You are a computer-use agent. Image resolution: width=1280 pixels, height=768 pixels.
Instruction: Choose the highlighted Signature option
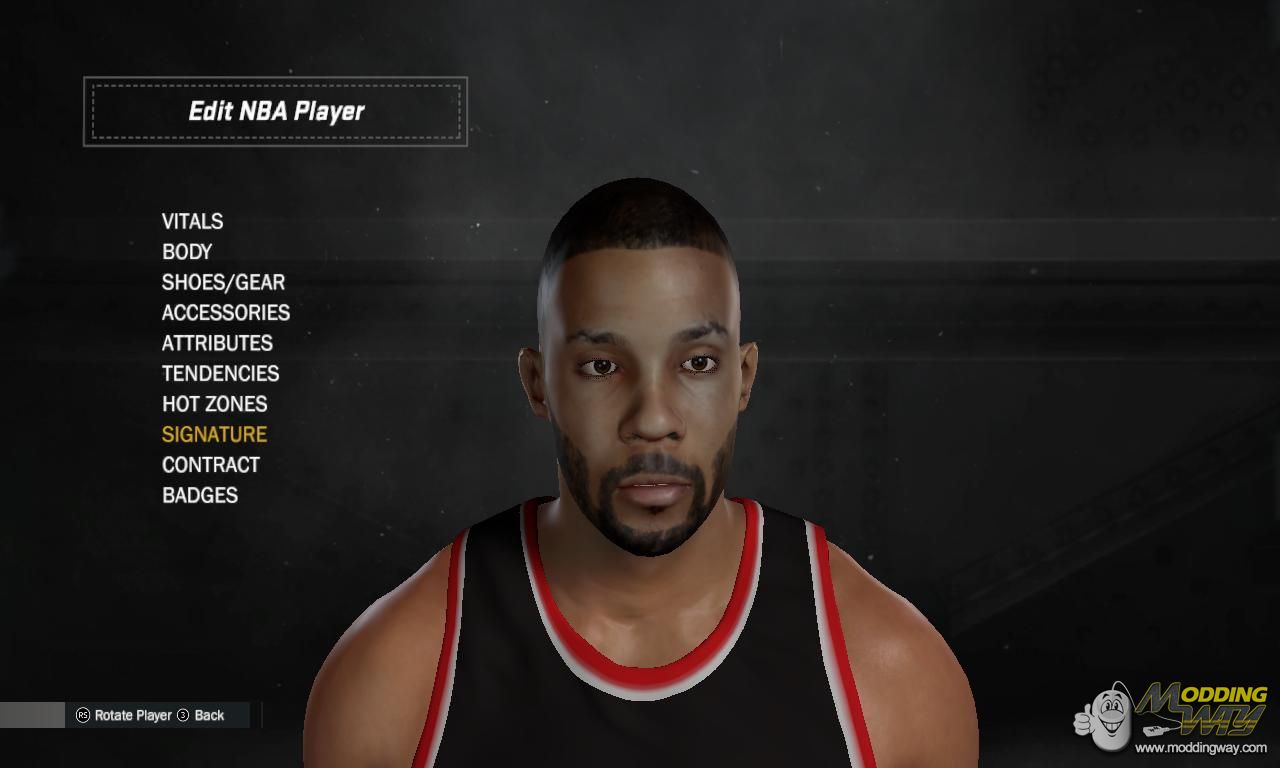pos(214,434)
